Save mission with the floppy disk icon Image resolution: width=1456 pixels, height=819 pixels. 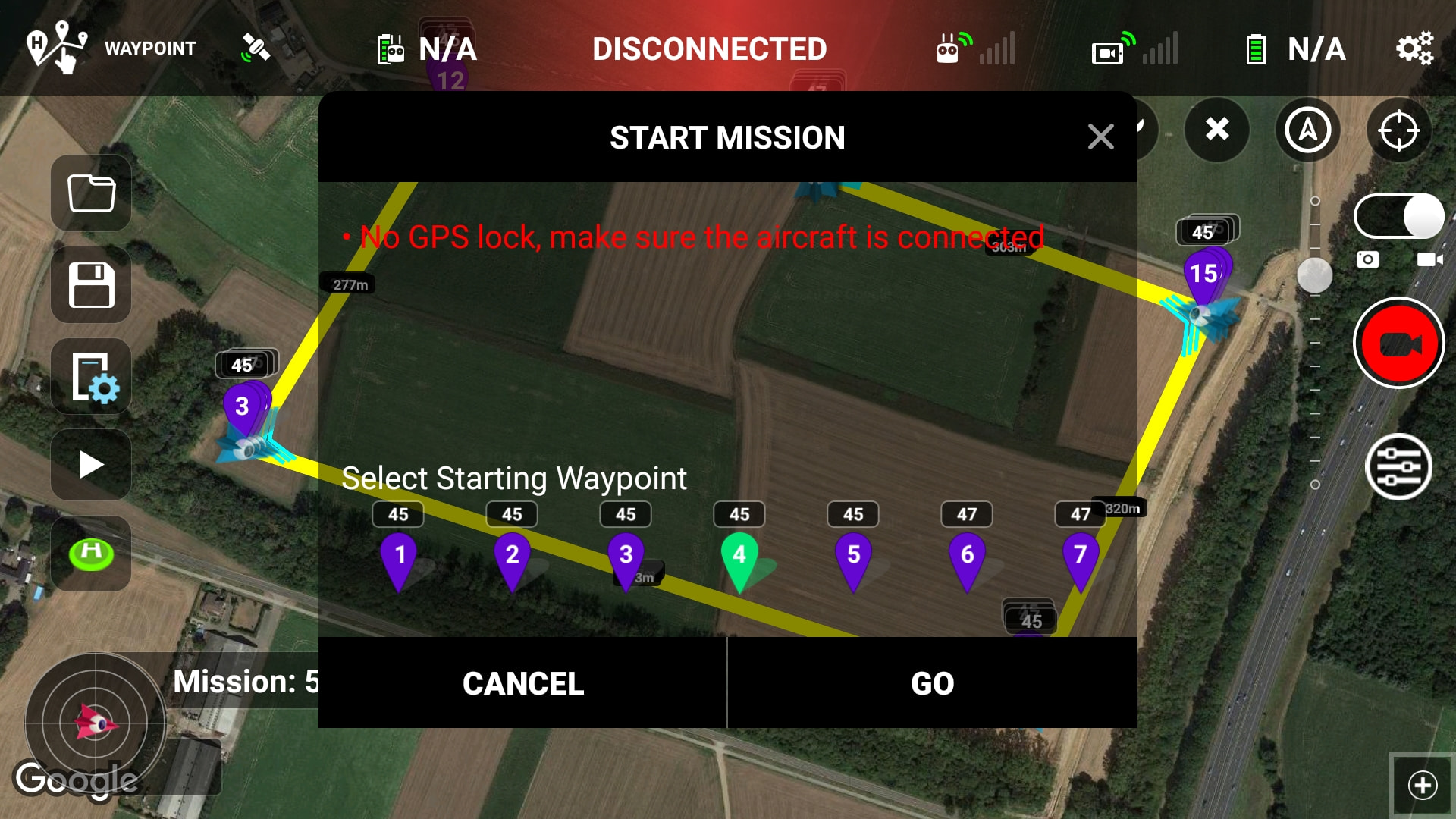pyautogui.click(x=91, y=285)
